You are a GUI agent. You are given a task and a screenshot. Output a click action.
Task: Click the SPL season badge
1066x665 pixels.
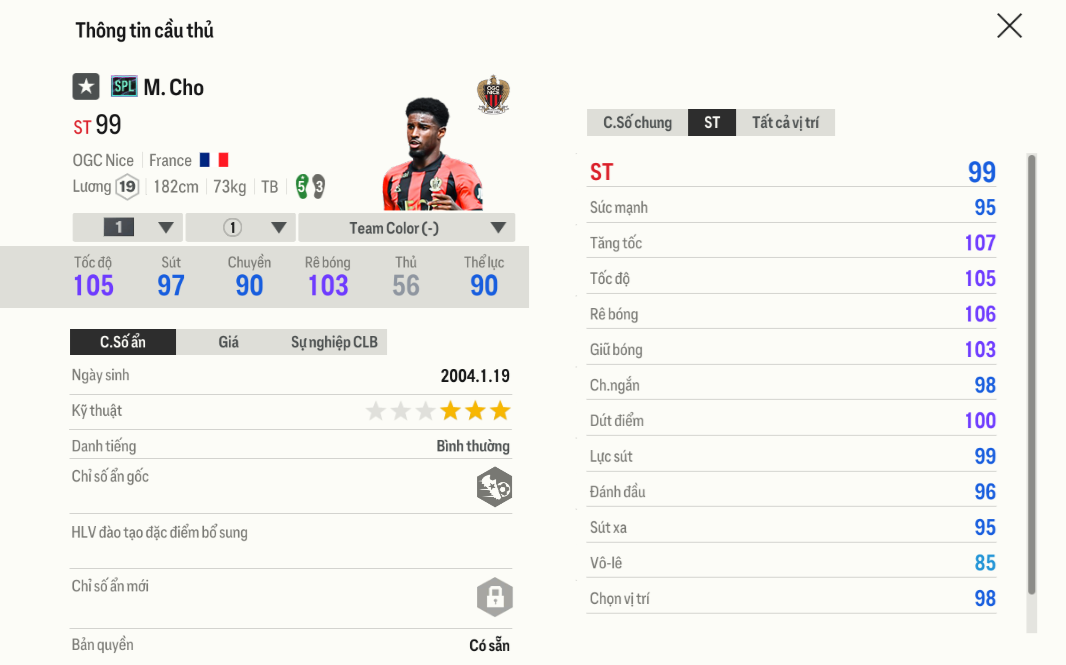124,87
